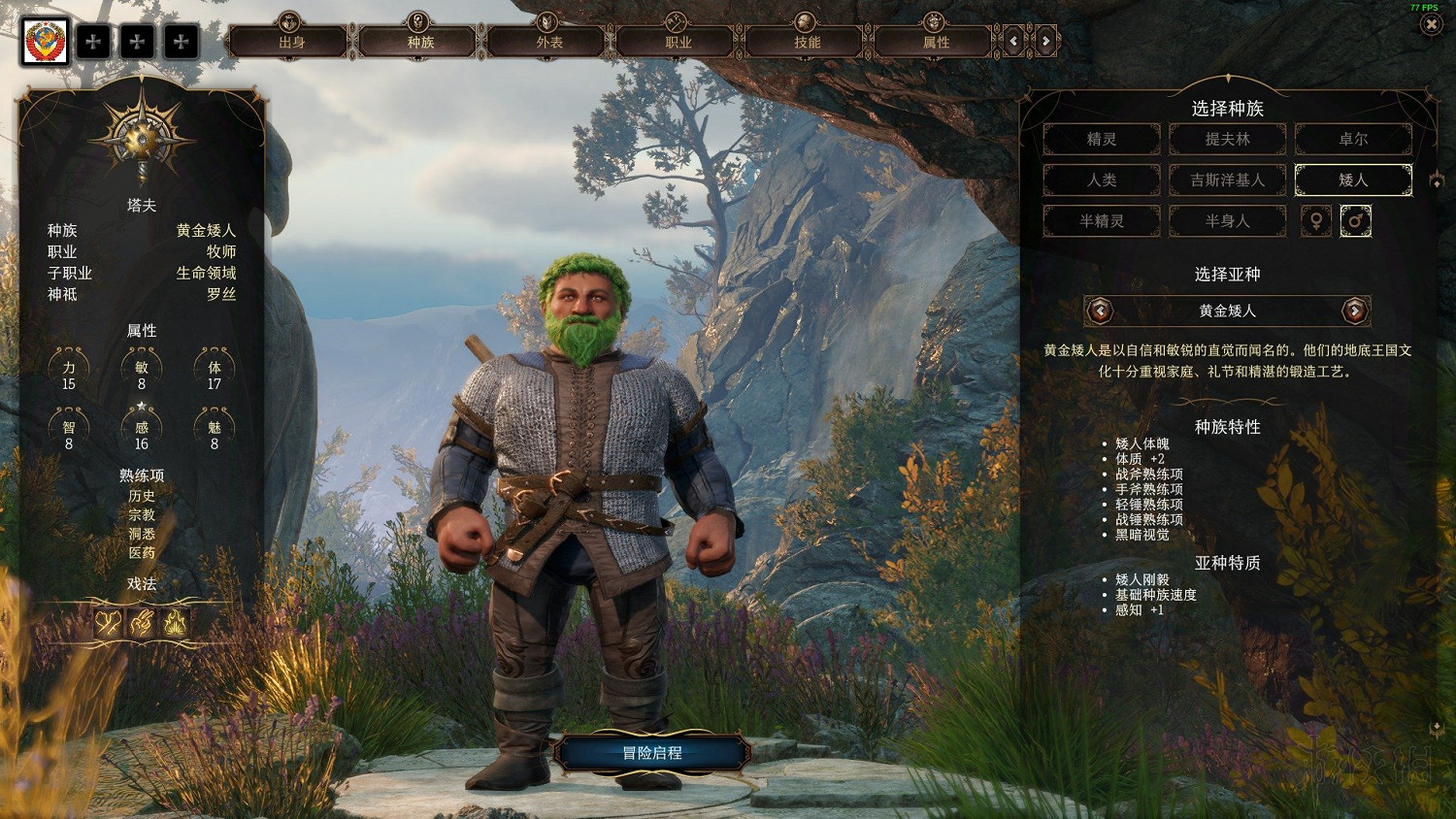Viewport: 1456px width, 819px height.
Task: Open the 职业 tab
Action: (678, 42)
